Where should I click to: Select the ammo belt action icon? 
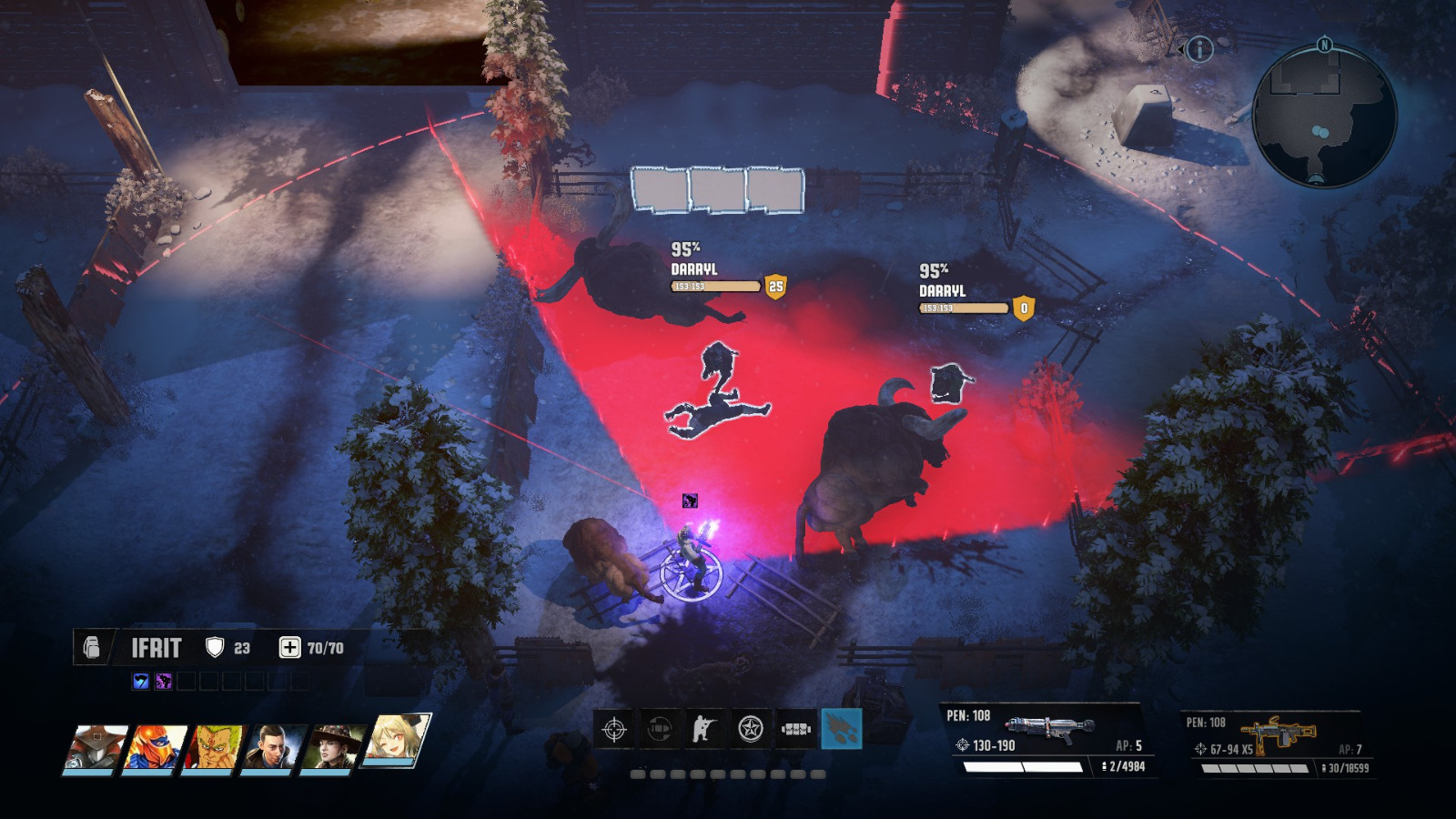[796, 729]
